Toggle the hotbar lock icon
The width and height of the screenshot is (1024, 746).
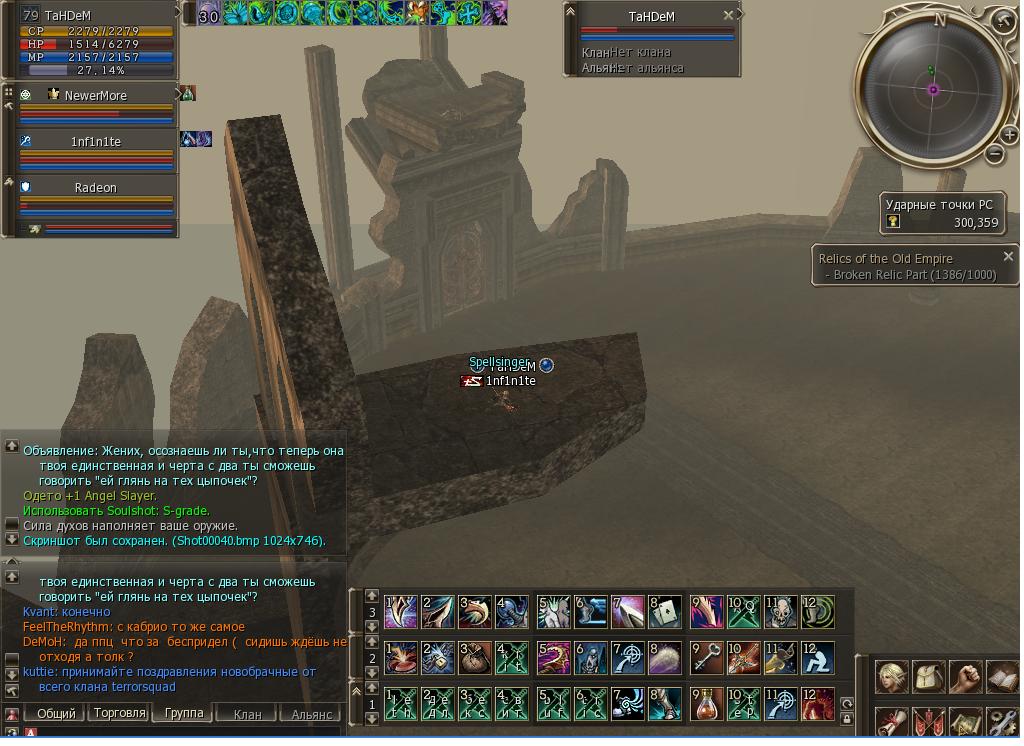(846, 718)
